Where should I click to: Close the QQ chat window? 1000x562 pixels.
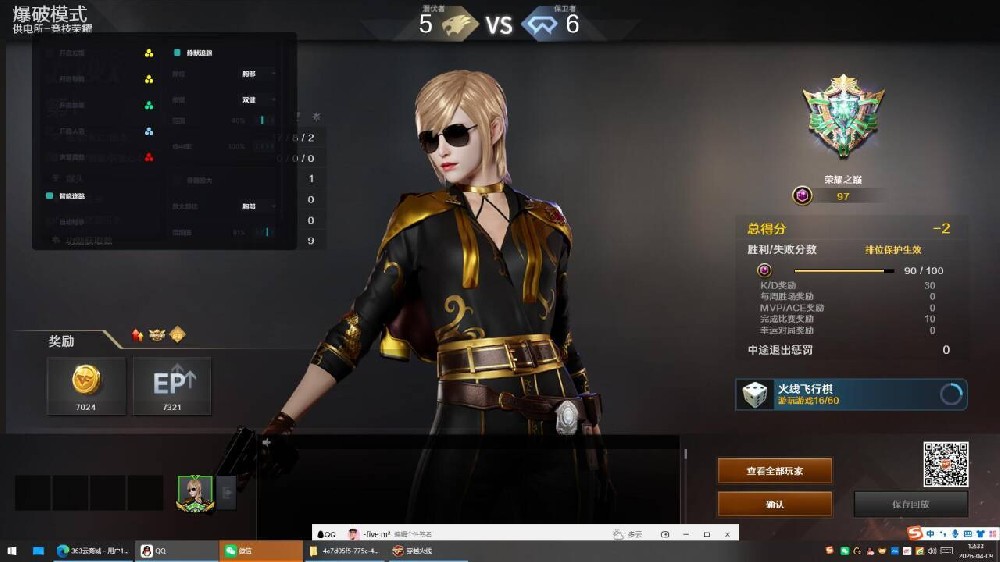(x=727, y=534)
